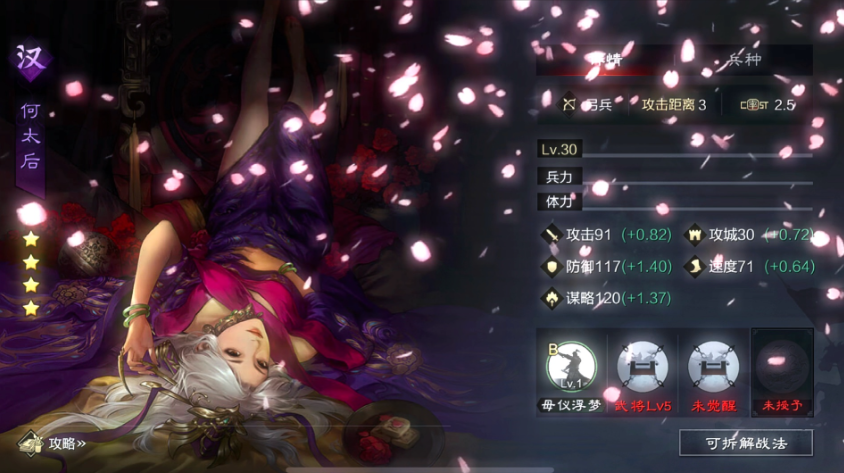
Task: Click the 可拆解战法 button
Action: point(745,442)
